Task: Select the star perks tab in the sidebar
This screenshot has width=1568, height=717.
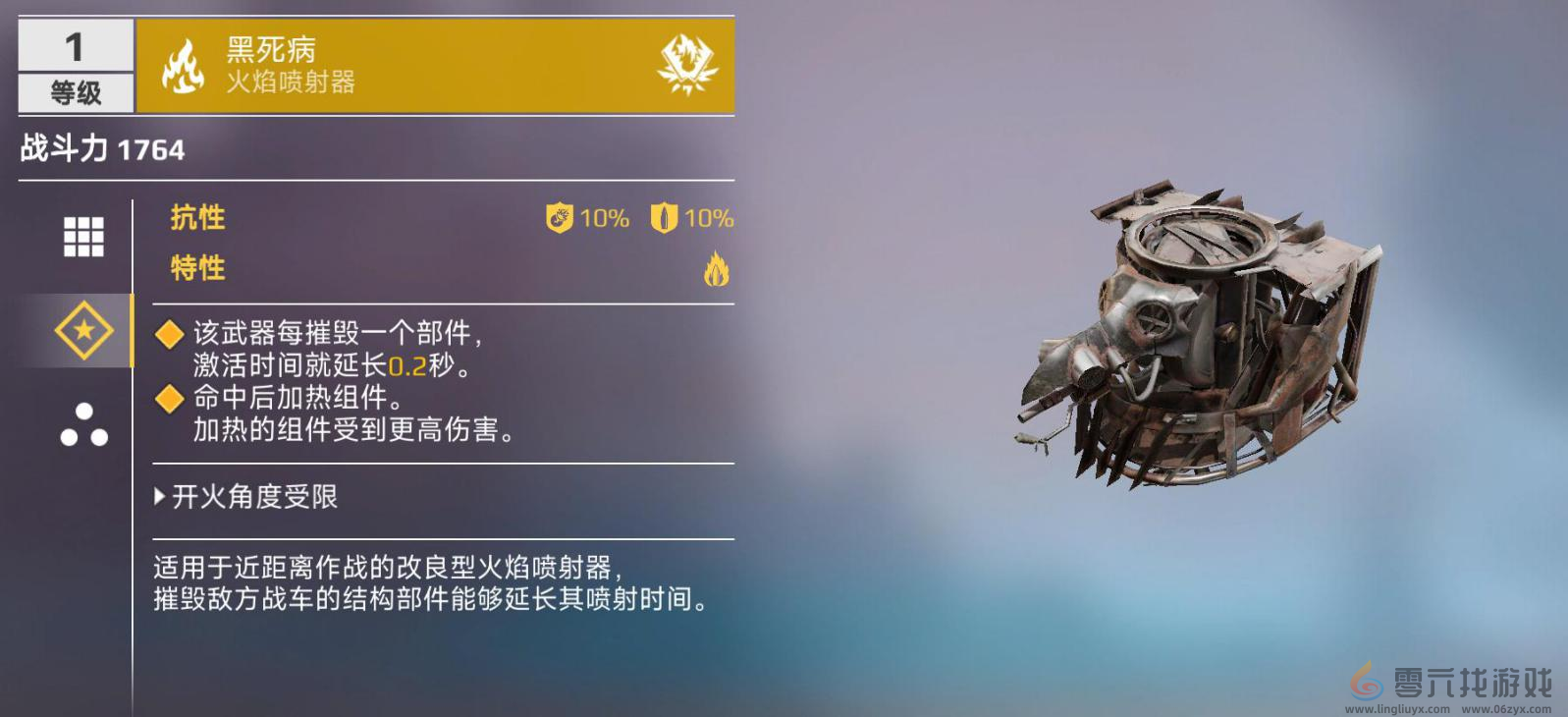Action: coord(81,331)
